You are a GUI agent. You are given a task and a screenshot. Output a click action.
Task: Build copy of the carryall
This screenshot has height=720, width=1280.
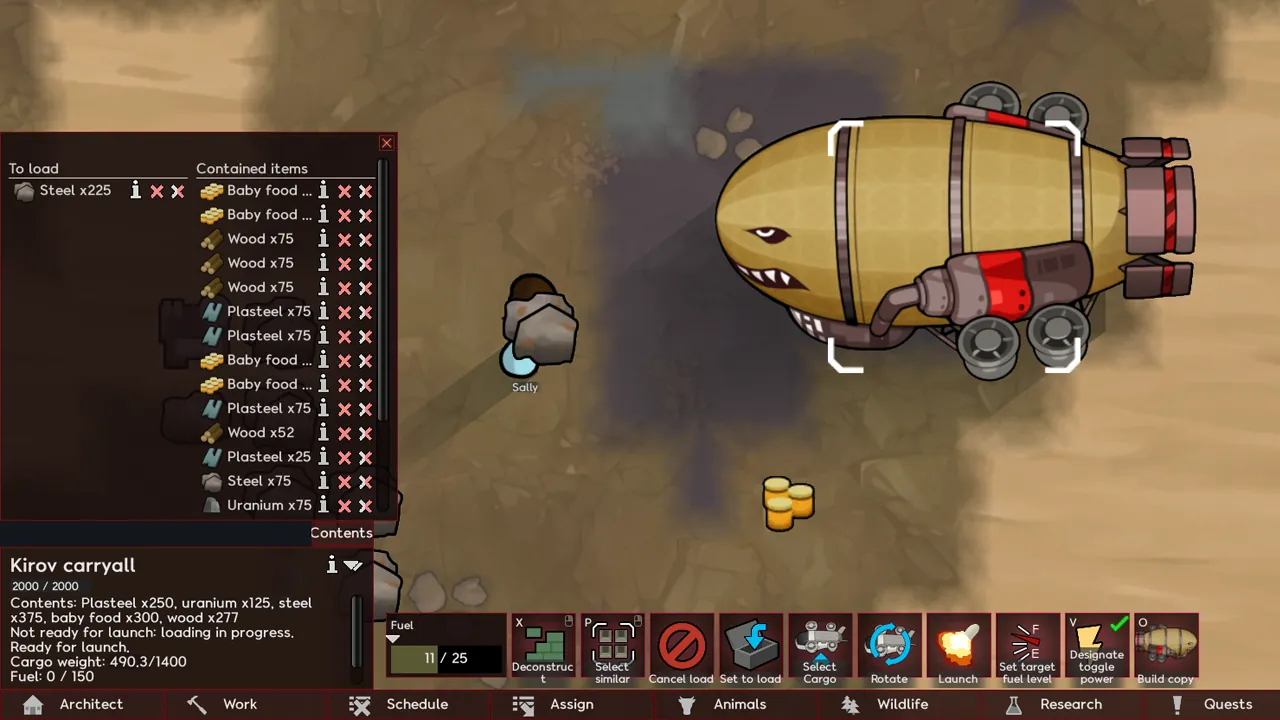[1166, 649]
